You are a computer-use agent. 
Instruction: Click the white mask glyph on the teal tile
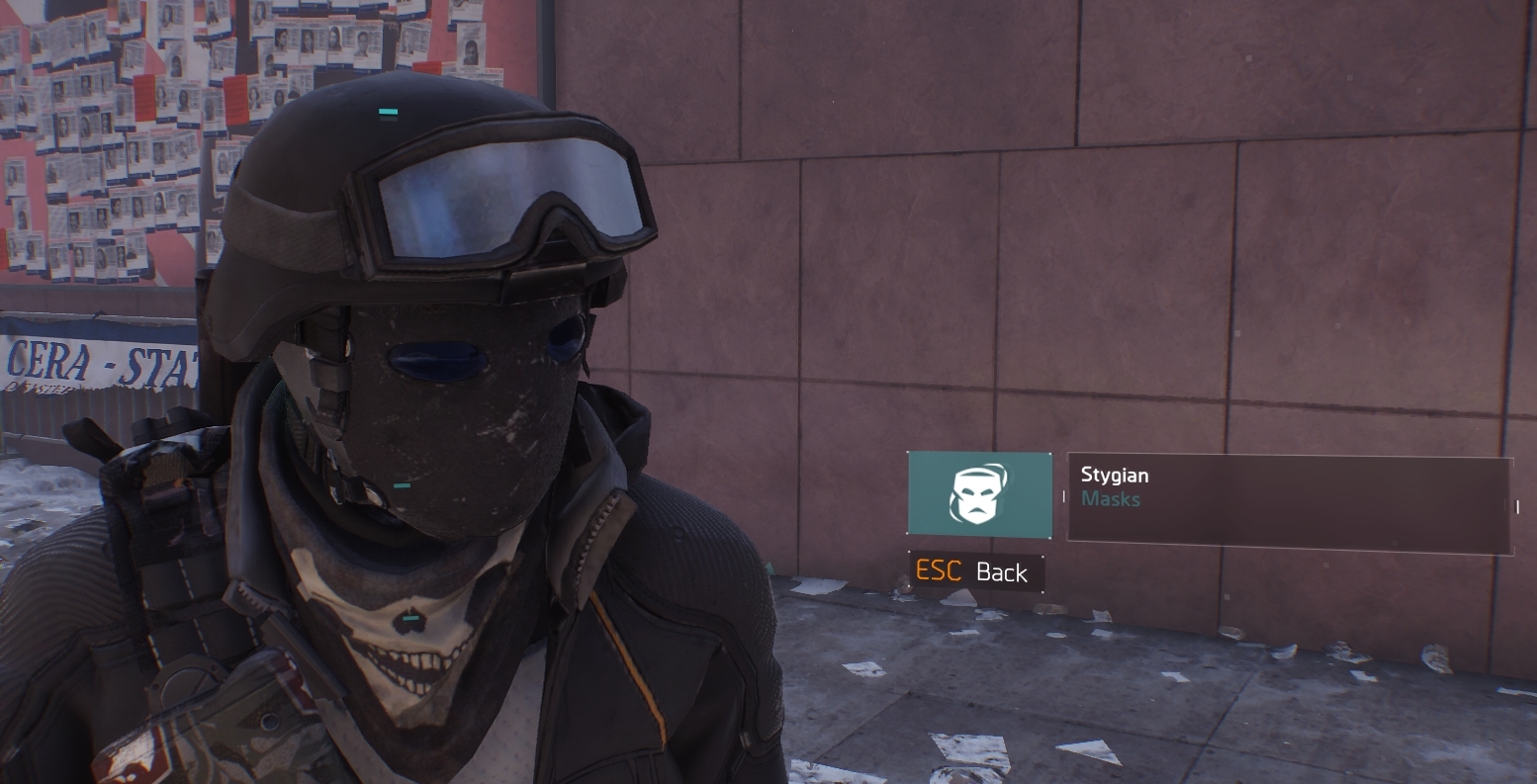[979, 494]
